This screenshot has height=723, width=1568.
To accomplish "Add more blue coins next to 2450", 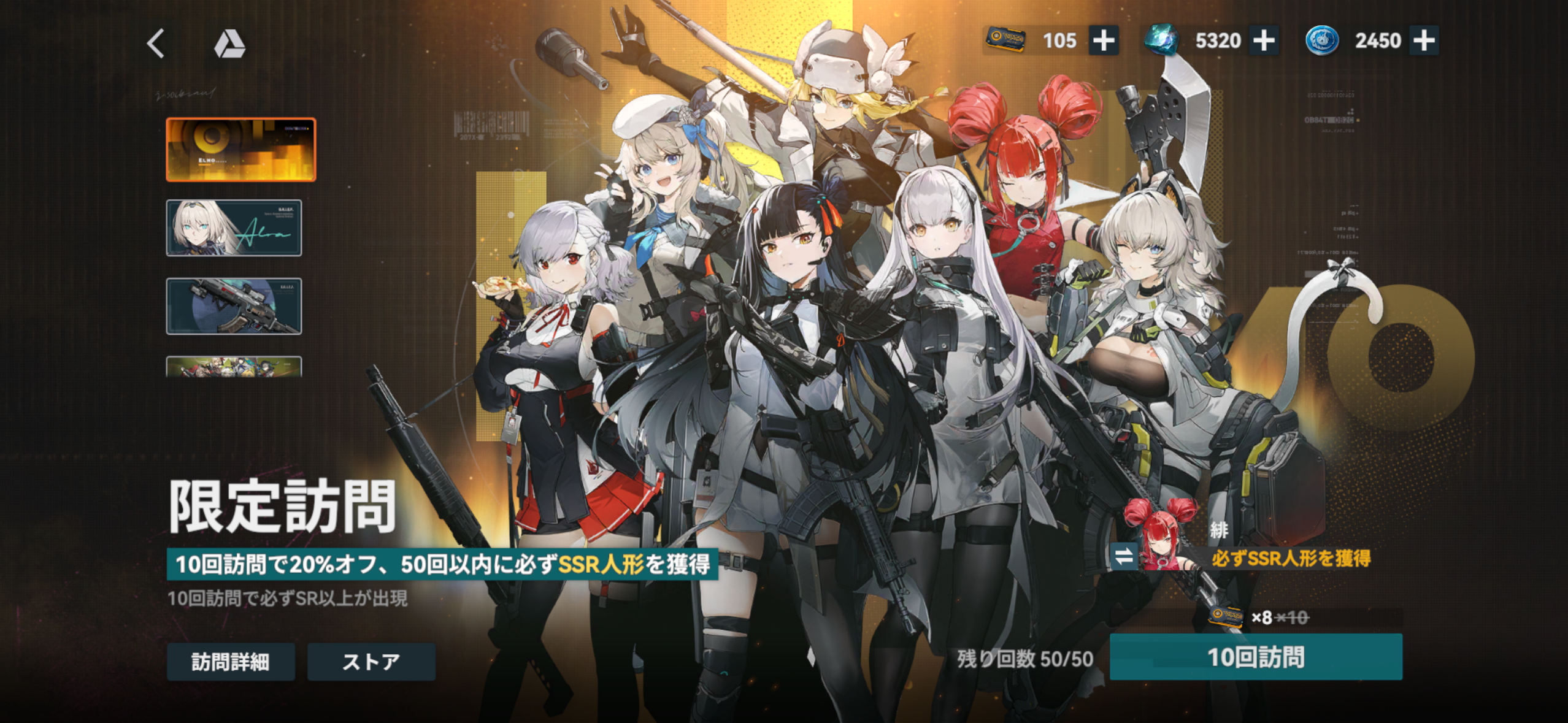I will tap(1424, 41).
